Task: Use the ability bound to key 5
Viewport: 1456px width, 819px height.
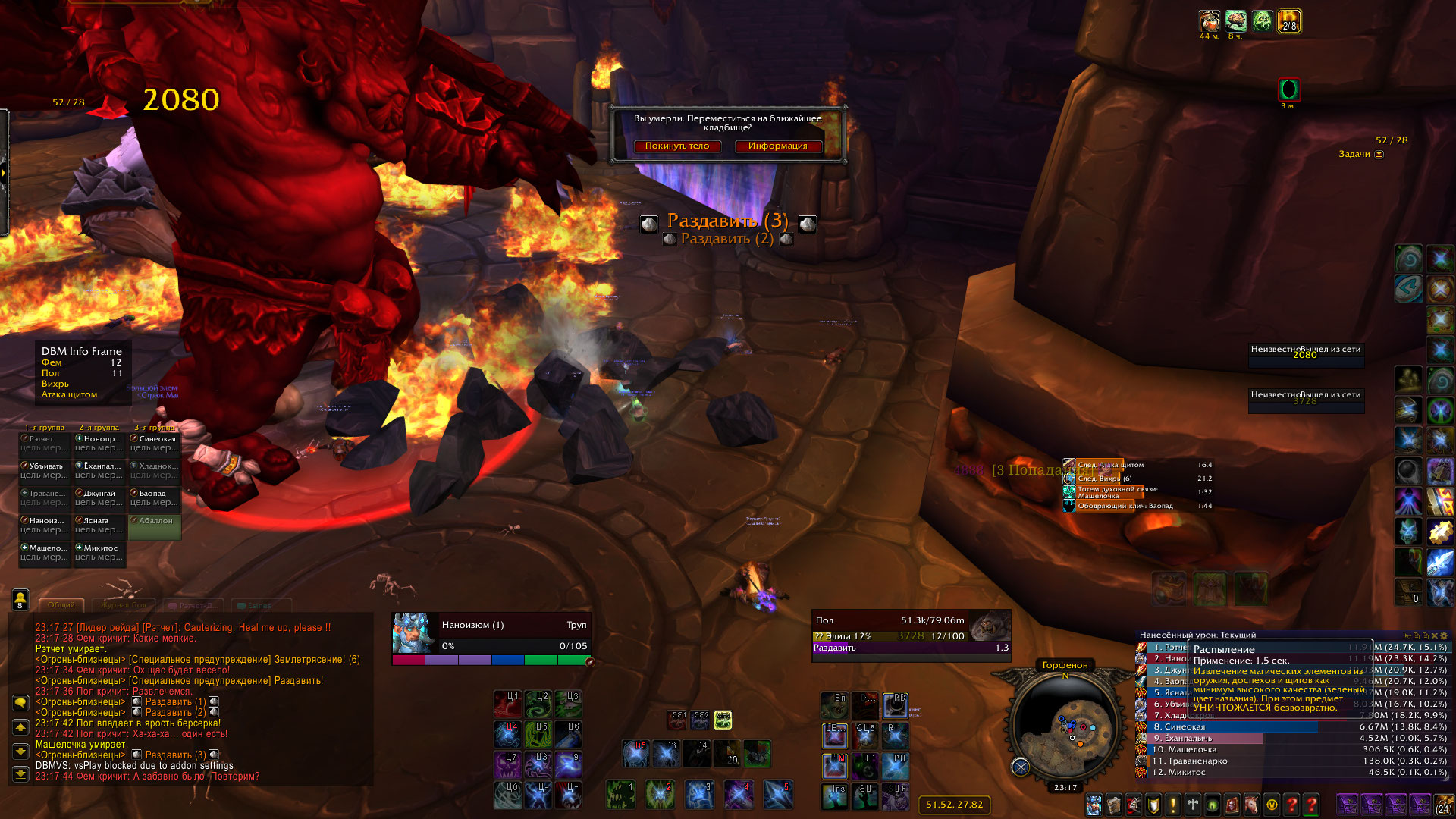Action: (778, 795)
